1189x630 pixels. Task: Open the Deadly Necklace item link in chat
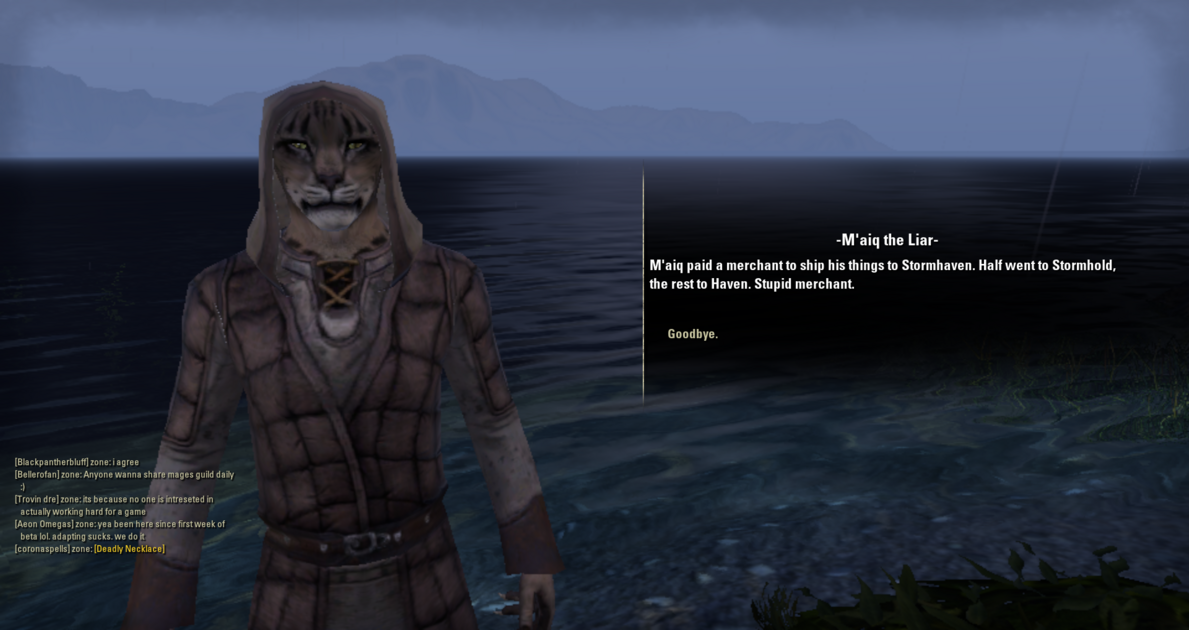click(129, 549)
